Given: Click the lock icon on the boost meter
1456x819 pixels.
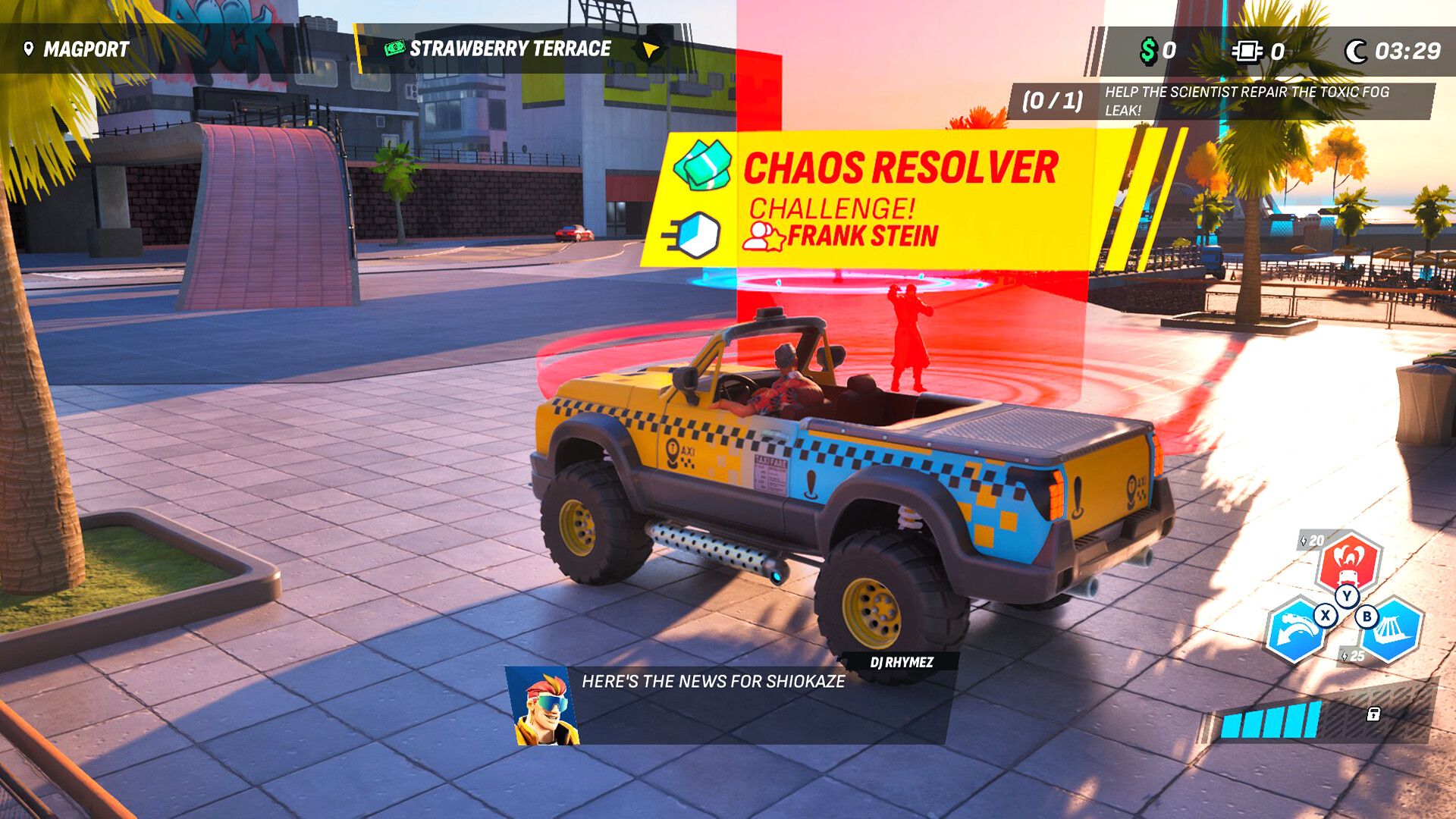Looking at the screenshot, I should coord(1373,715).
